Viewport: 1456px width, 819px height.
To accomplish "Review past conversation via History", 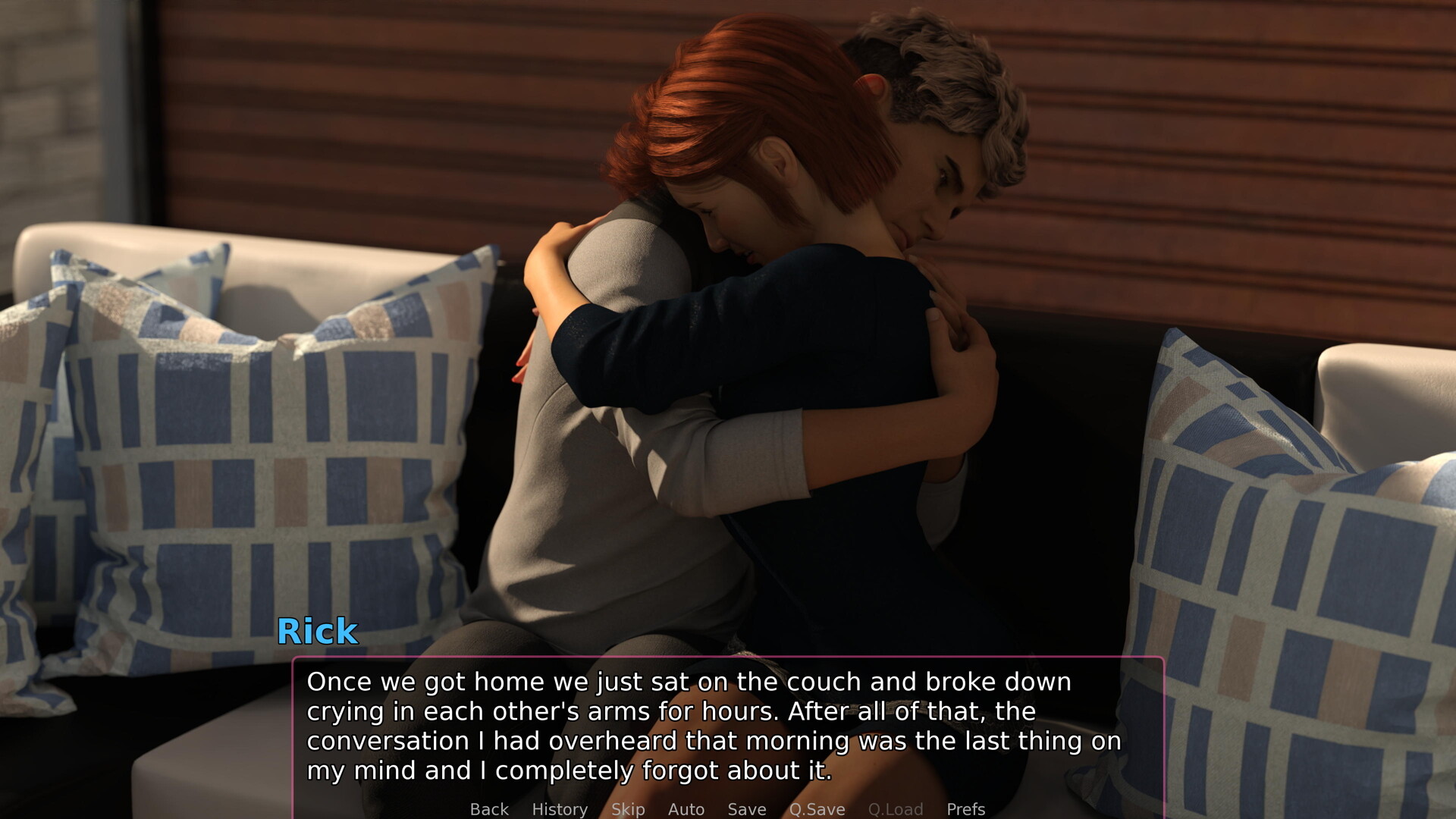I will coord(560,809).
